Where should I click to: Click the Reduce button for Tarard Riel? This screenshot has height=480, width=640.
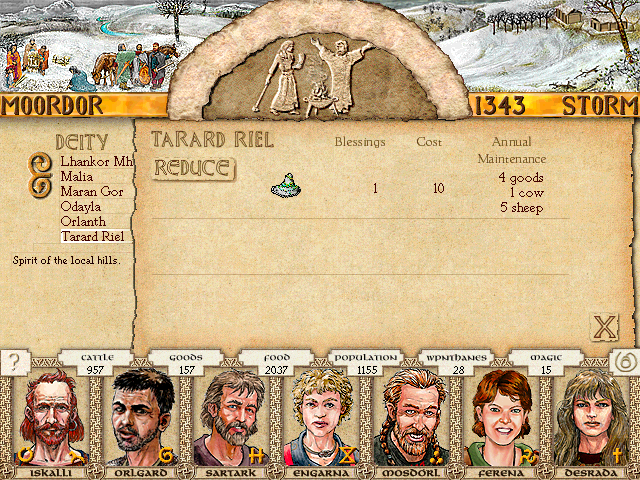[x=194, y=168]
